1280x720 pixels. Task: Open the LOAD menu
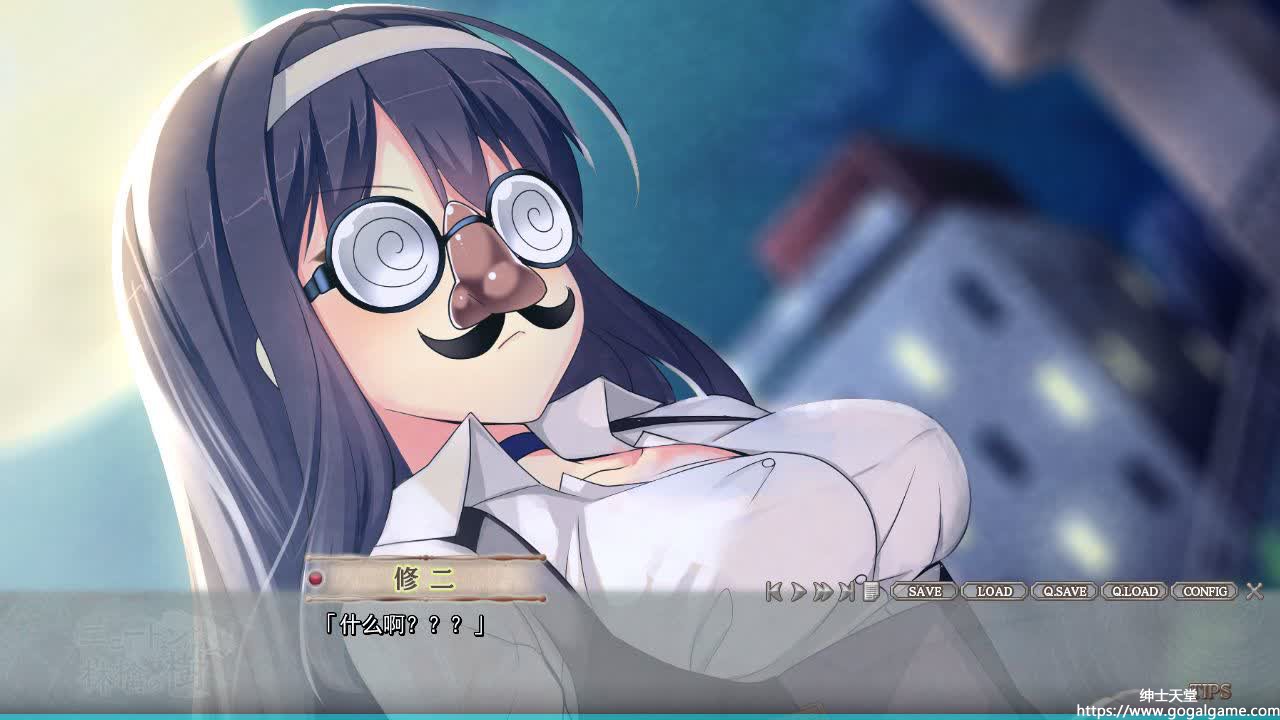[x=994, y=591]
